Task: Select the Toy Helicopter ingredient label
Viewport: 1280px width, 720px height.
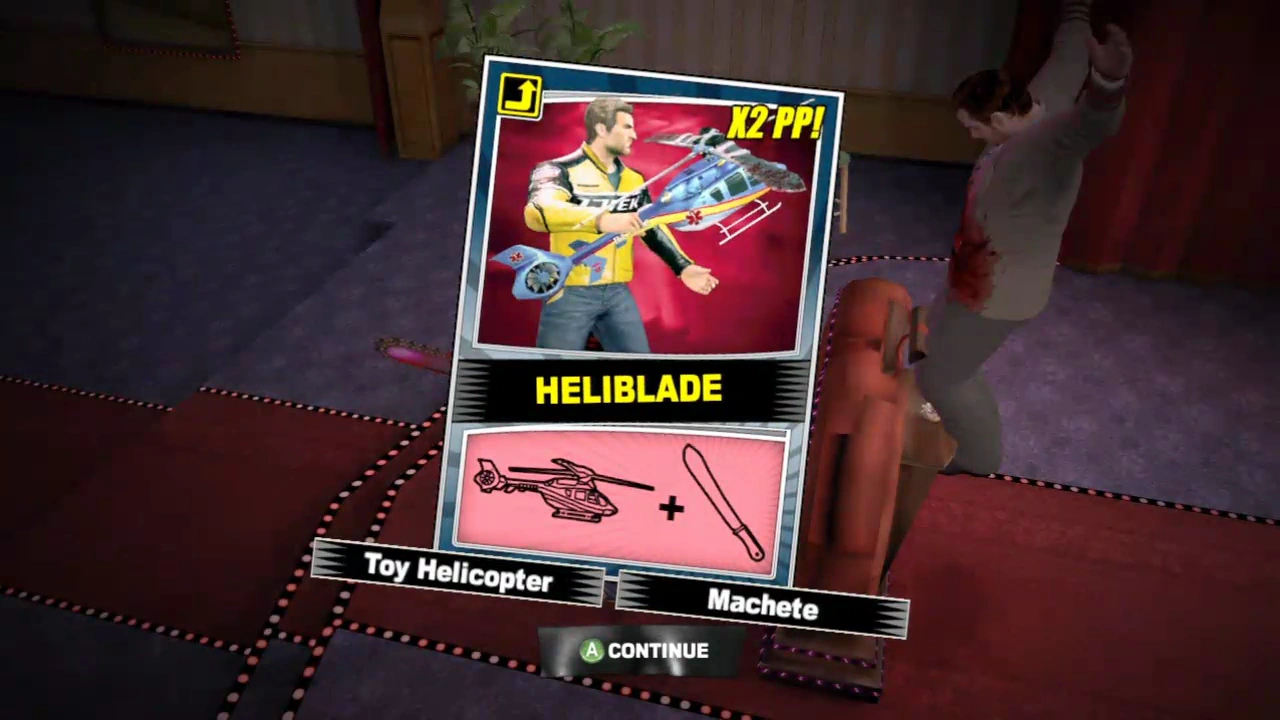Action: (460, 570)
